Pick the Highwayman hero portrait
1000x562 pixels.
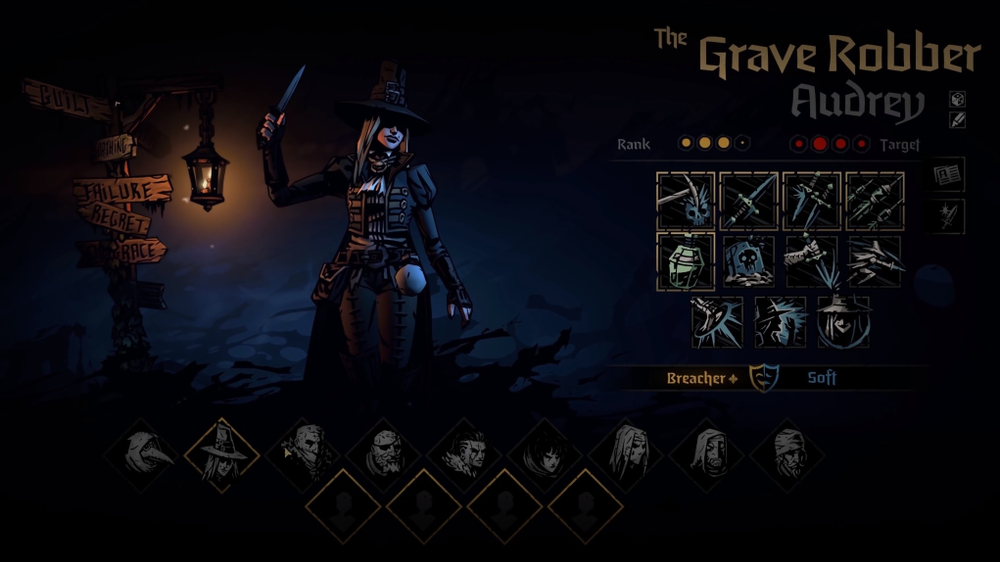(302, 455)
